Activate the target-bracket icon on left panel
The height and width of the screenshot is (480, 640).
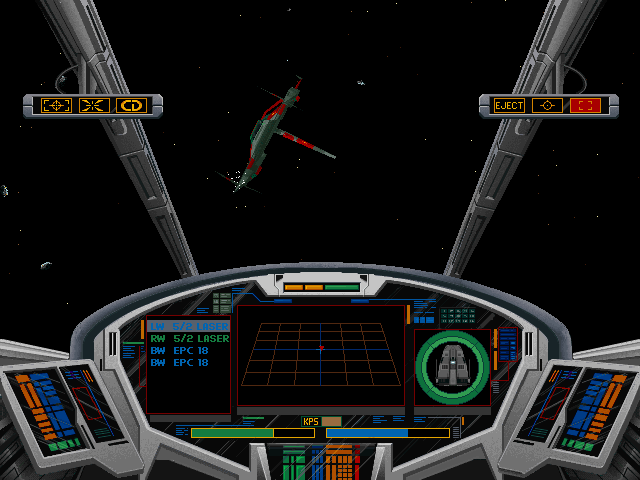(x=56, y=105)
